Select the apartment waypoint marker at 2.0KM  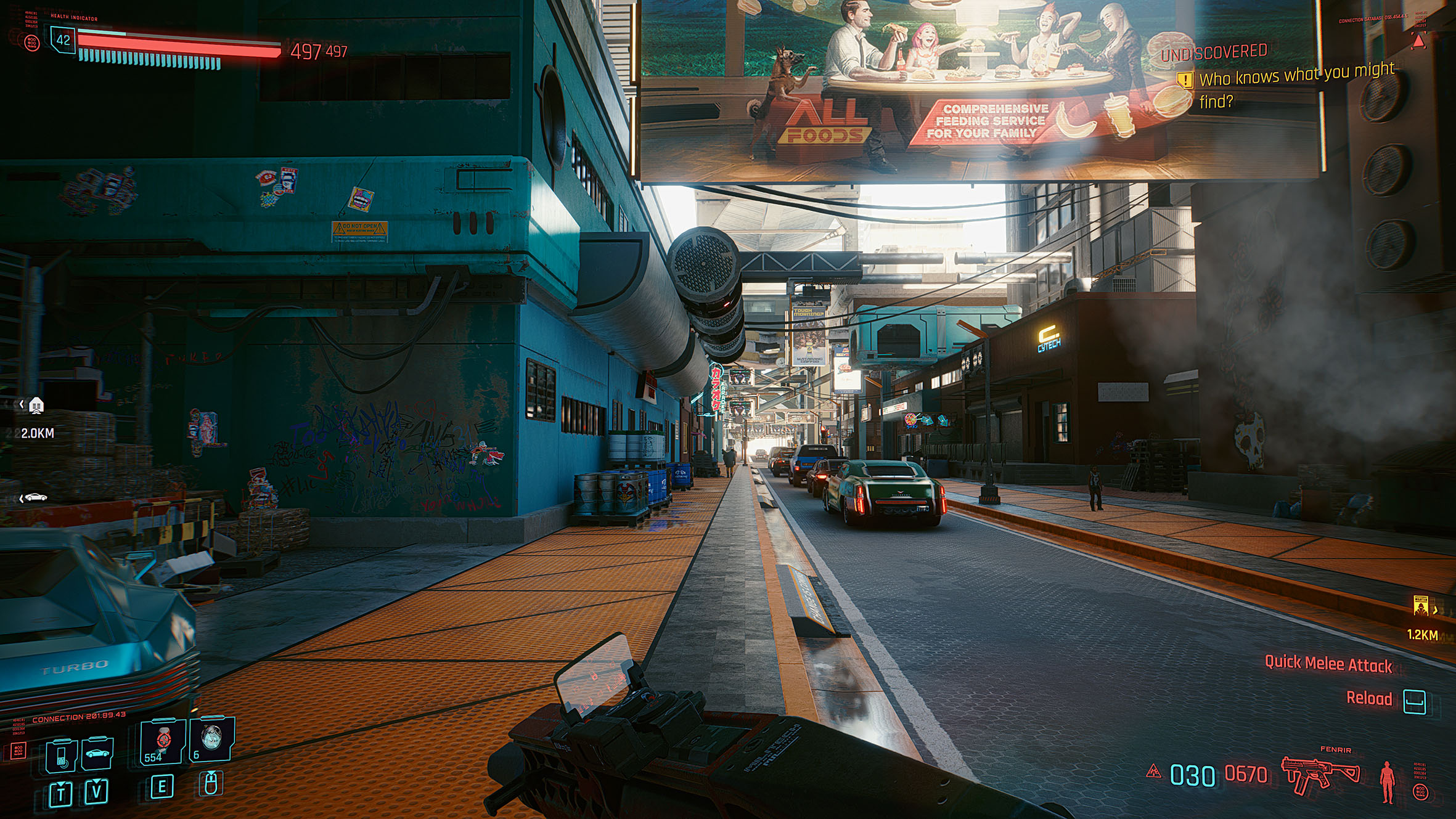coord(36,405)
